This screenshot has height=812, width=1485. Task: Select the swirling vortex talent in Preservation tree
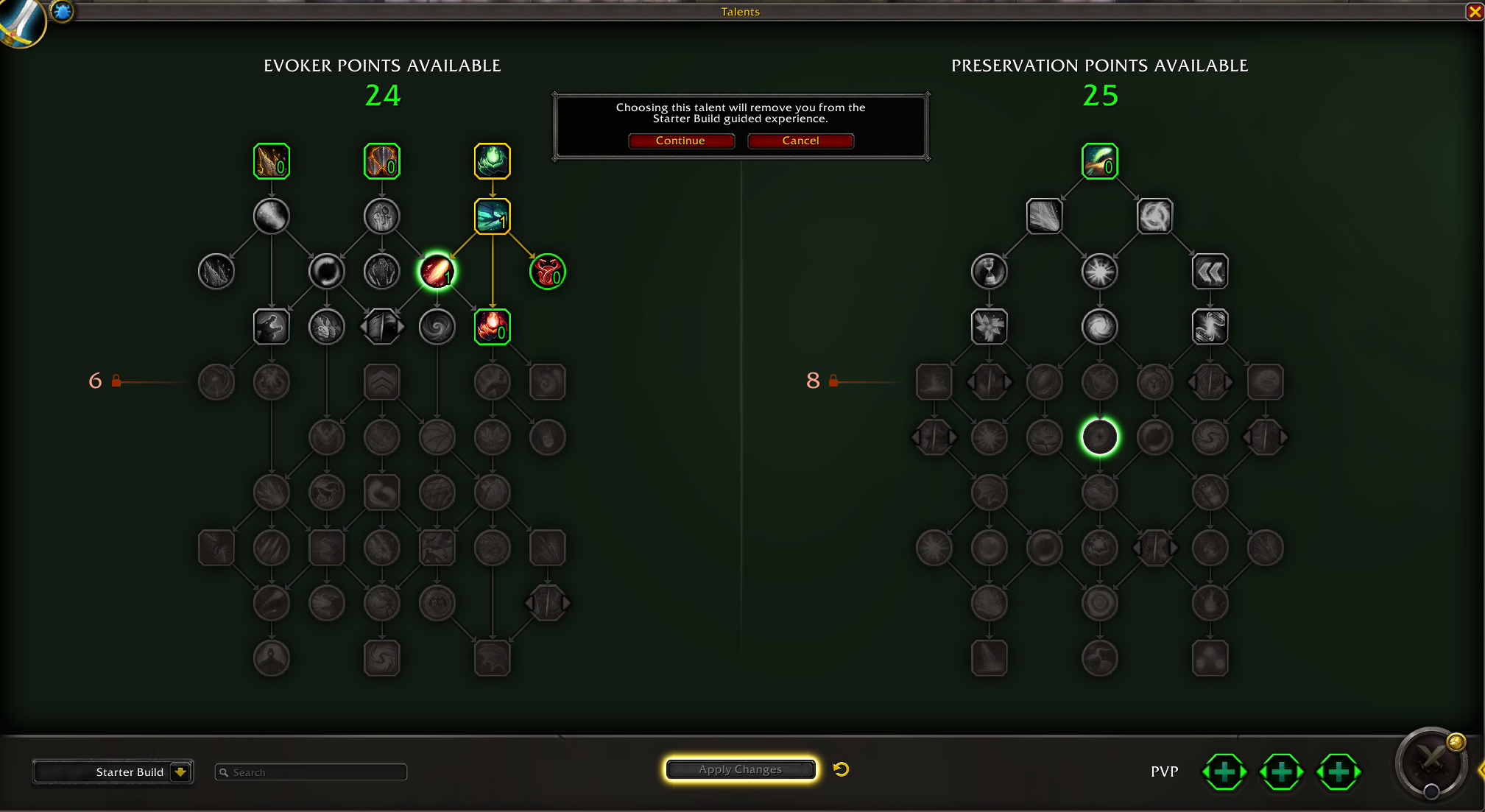click(1099, 326)
